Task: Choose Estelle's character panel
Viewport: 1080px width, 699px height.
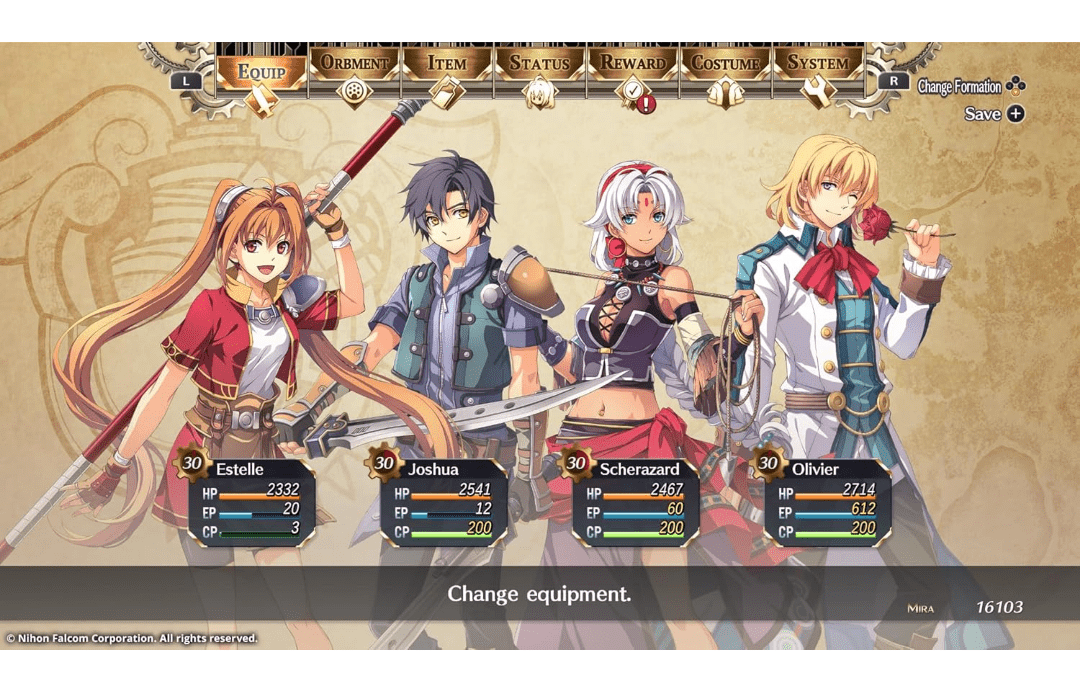Action: [x=252, y=501]
